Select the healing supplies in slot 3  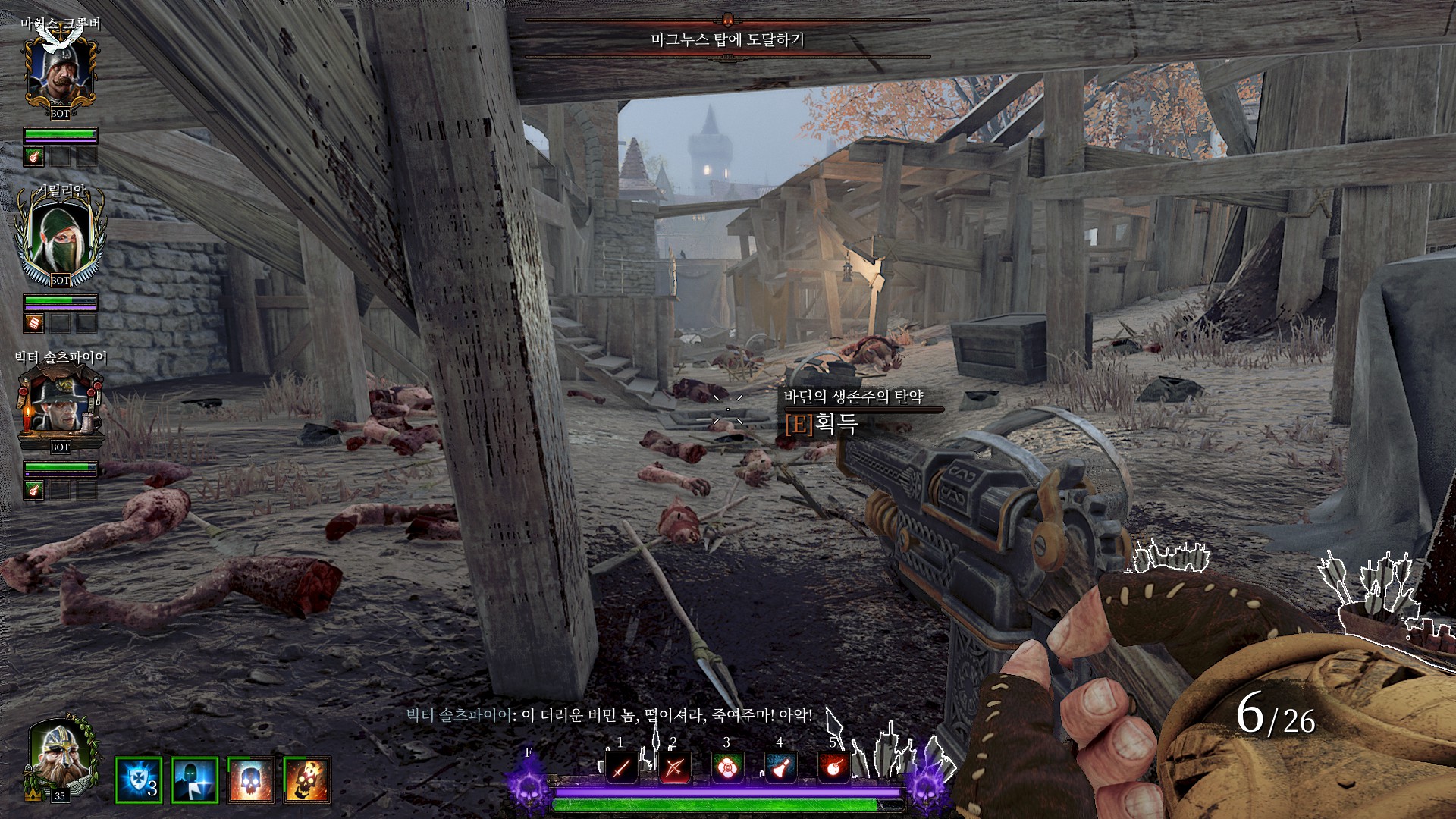point(726,767)
